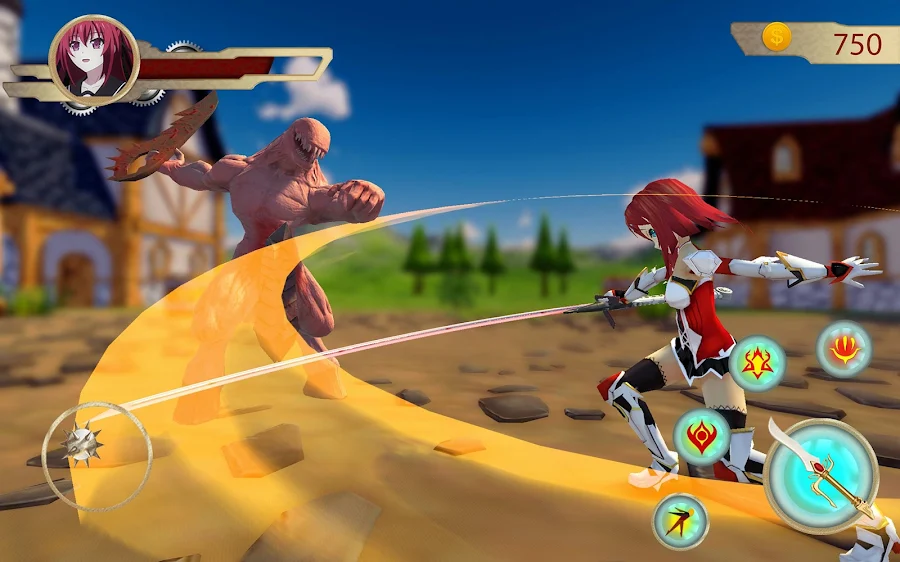900x562 pixels.
Task: Tap the large sword attack button
Action: click(821, 475)
